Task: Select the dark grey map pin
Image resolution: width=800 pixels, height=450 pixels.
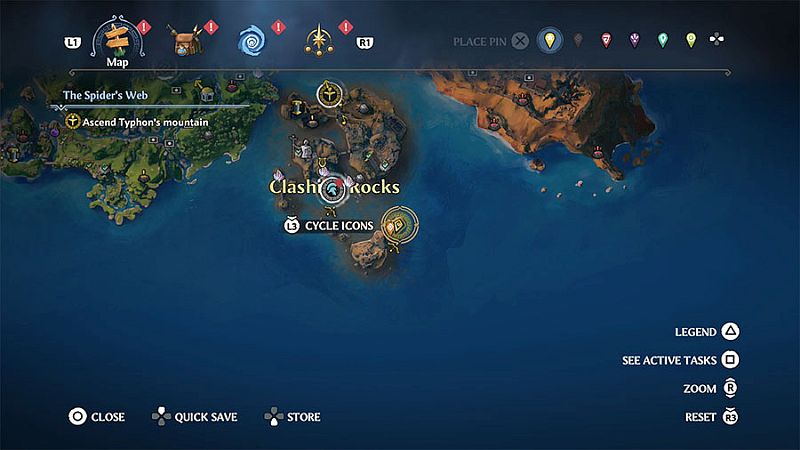Action: 577,41
